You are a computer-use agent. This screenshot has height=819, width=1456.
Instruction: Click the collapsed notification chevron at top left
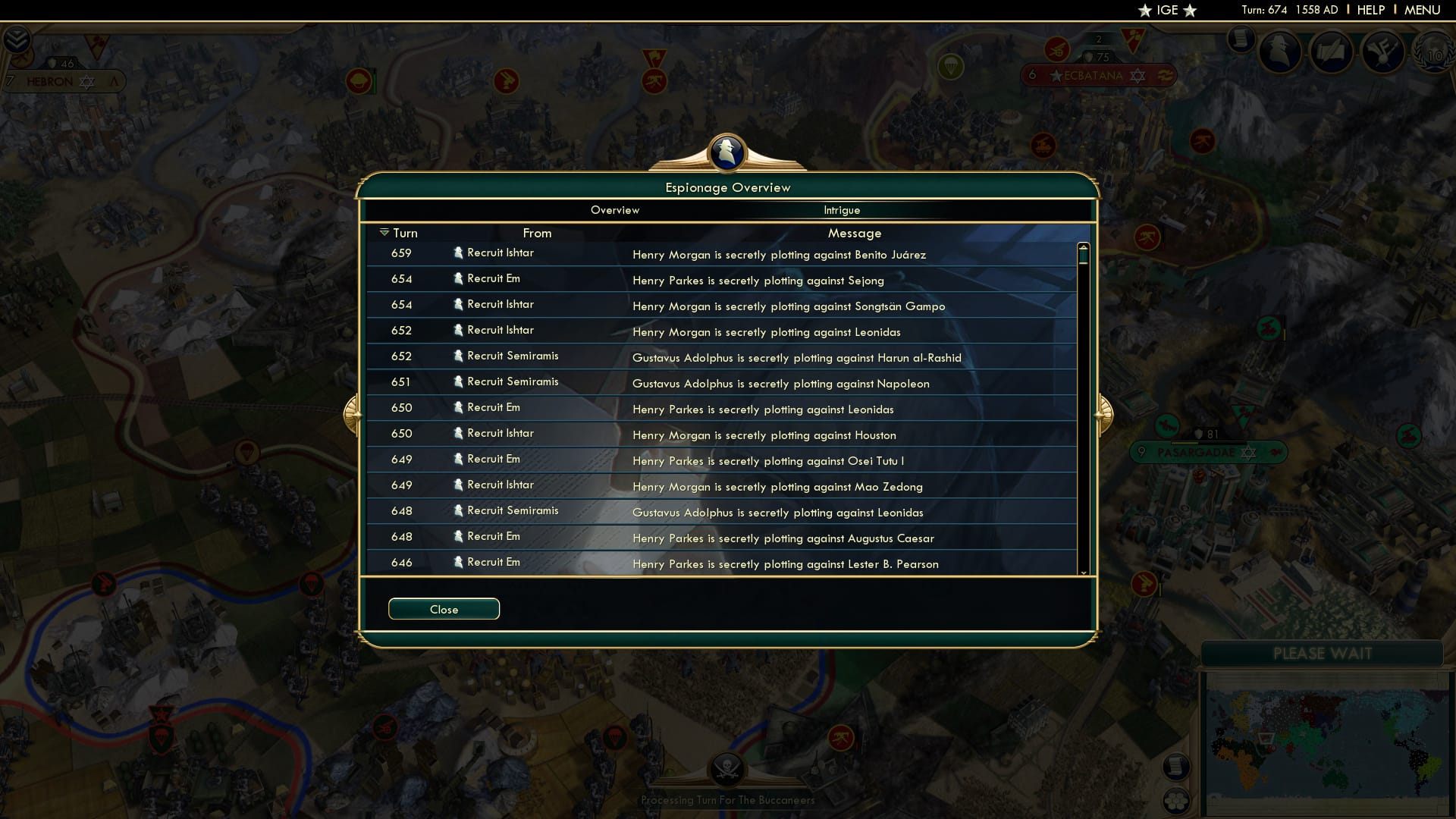(17, 38)
